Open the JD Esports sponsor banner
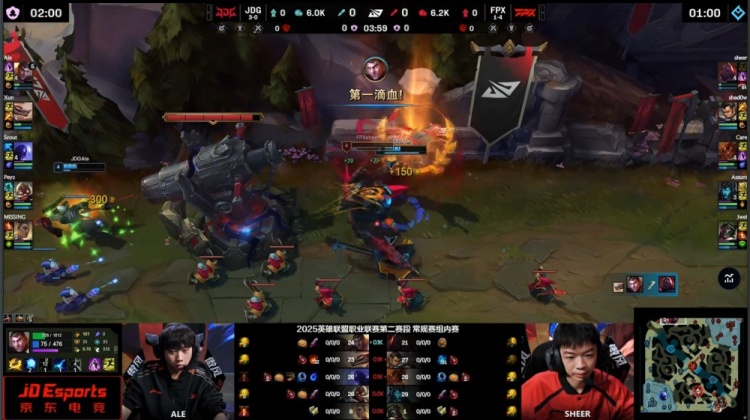 click(x=61, y=397)
